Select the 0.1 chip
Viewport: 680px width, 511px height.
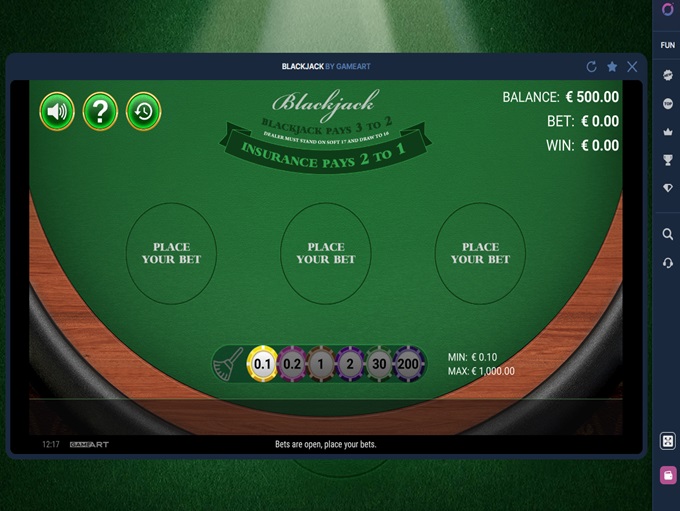pos(262,364)
